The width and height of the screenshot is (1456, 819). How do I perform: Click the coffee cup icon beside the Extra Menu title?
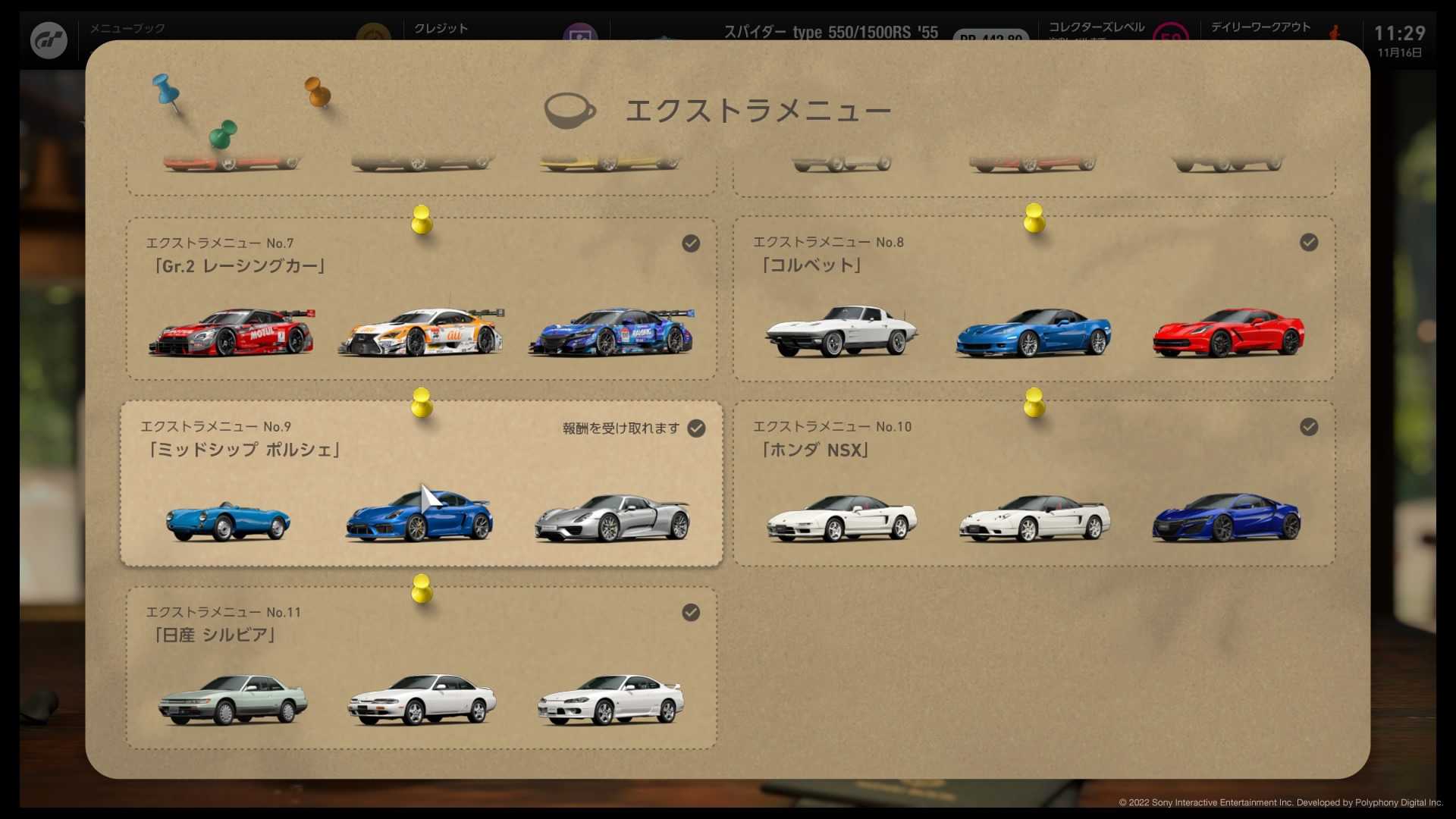569,110
